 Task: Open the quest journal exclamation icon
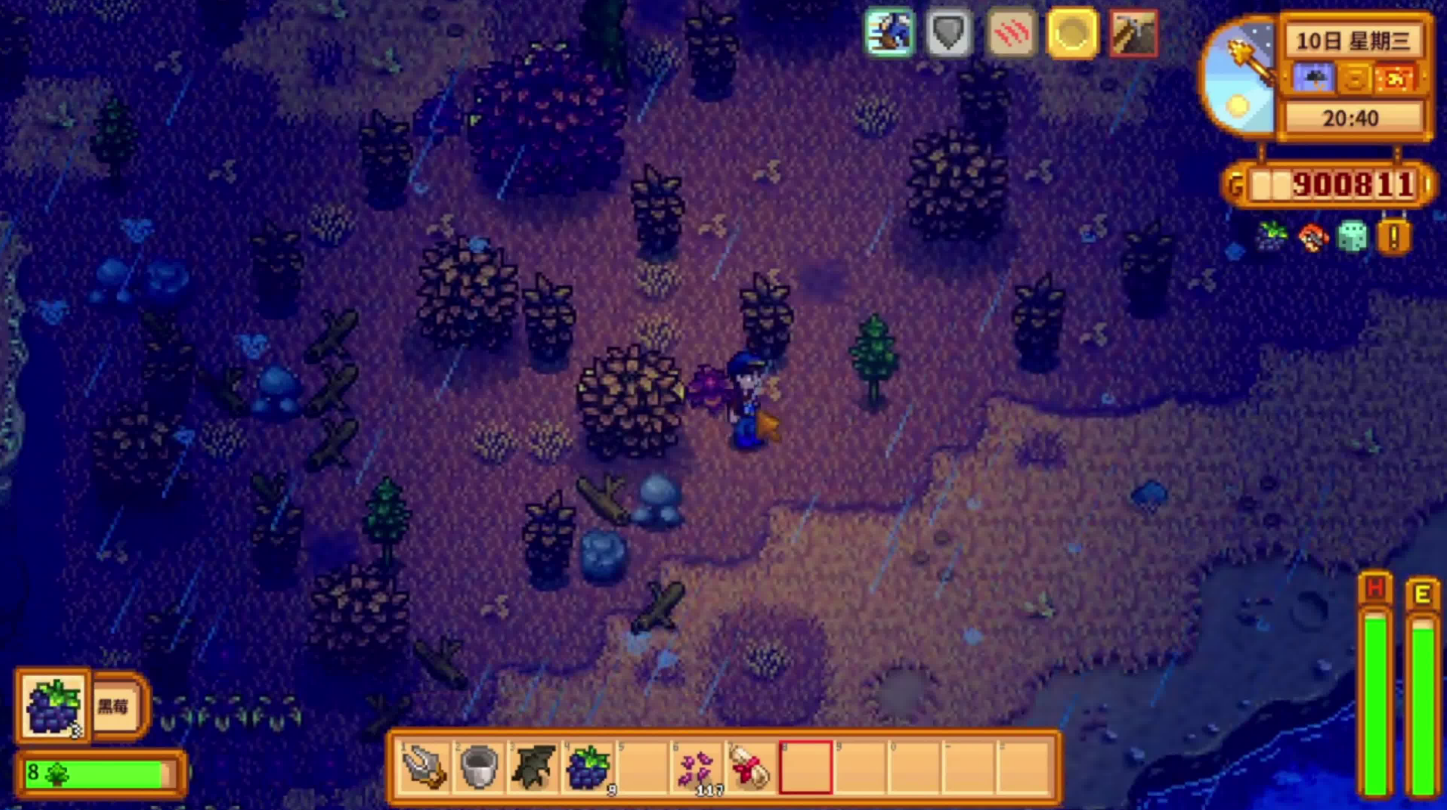tap(1394, 237)
